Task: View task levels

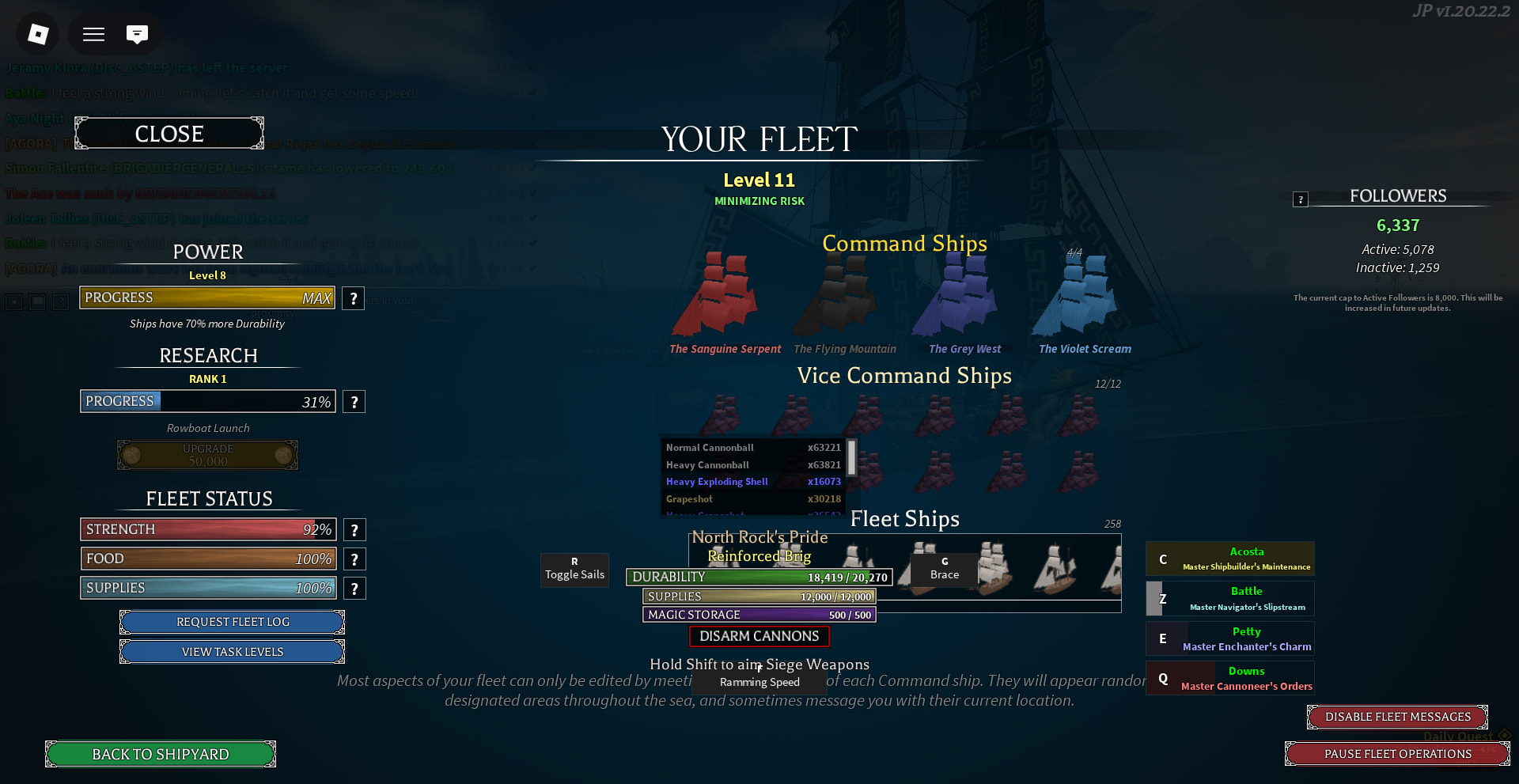Action: click(x=232, y=652)
